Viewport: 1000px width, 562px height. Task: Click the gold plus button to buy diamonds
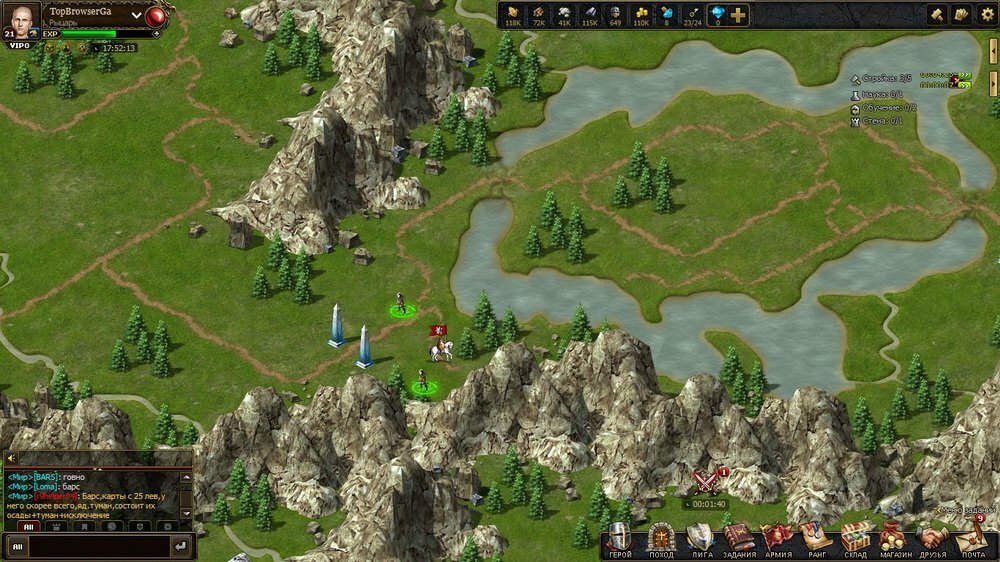pos(738,15)
